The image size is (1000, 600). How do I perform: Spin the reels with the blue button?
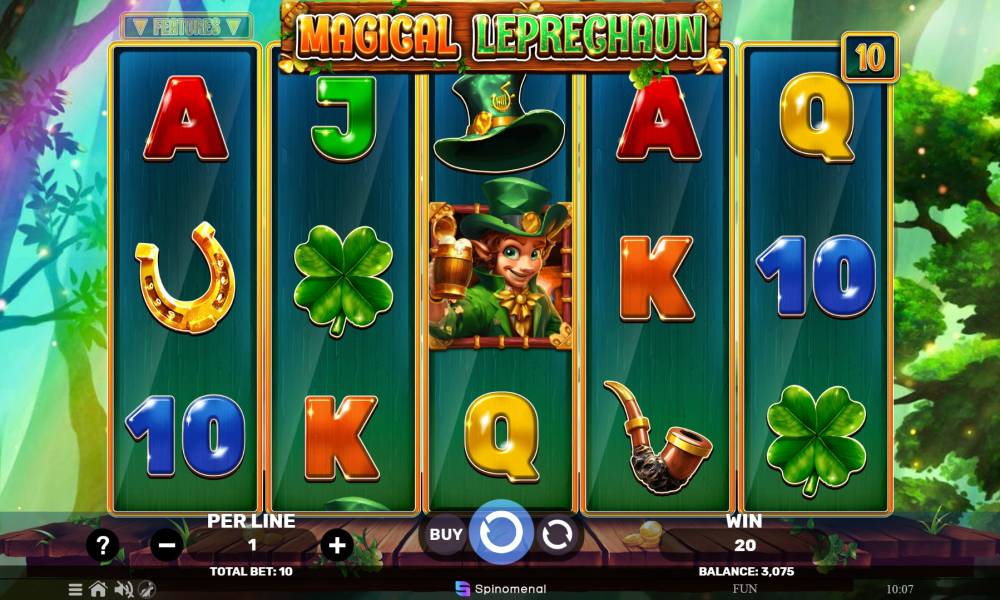coord(500,534)
